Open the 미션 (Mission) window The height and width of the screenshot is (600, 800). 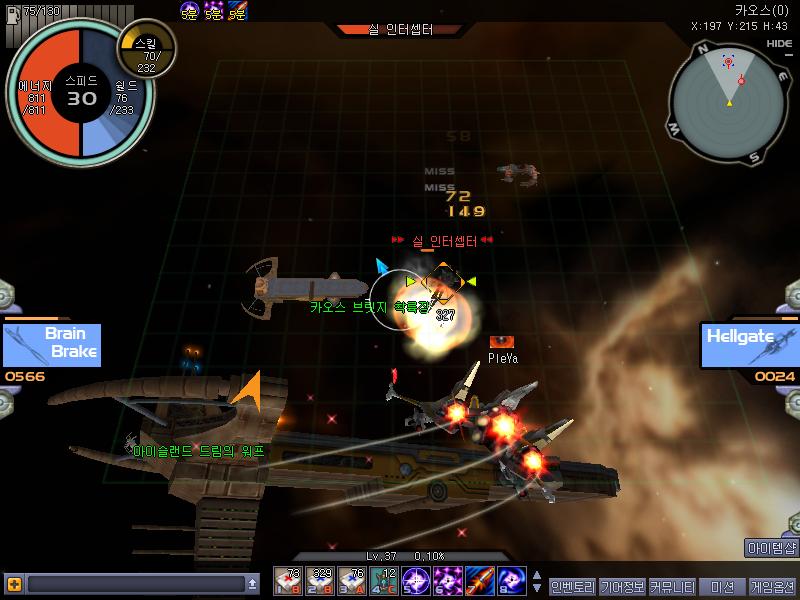pos(721,586)
